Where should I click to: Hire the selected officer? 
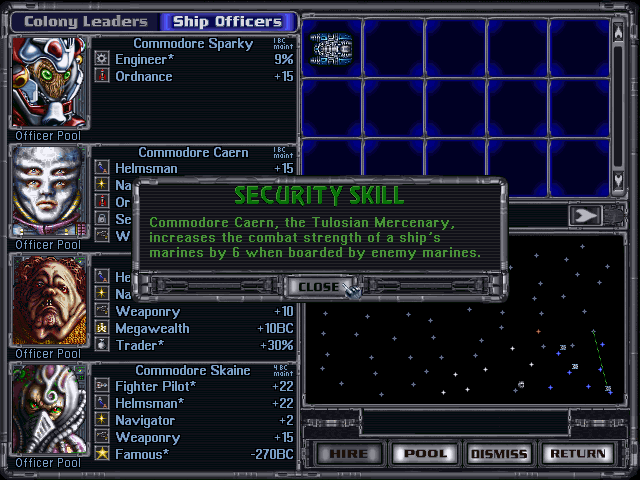tap(348, 453)
